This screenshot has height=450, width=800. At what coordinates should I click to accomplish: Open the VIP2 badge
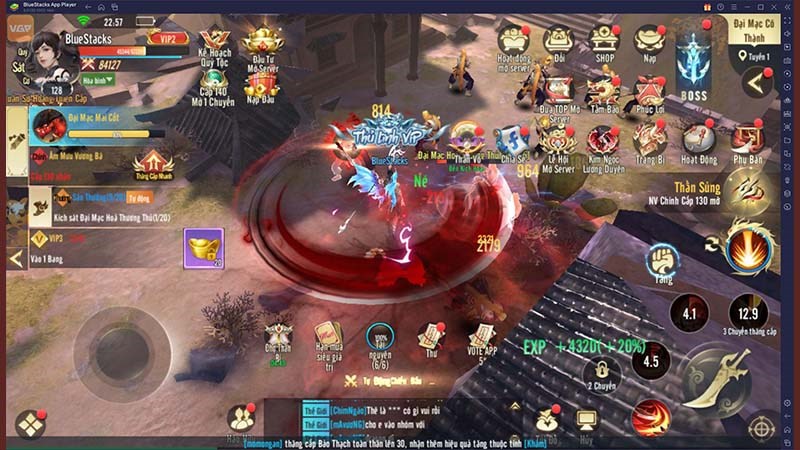pyautogui.click(x=167, y=39)
